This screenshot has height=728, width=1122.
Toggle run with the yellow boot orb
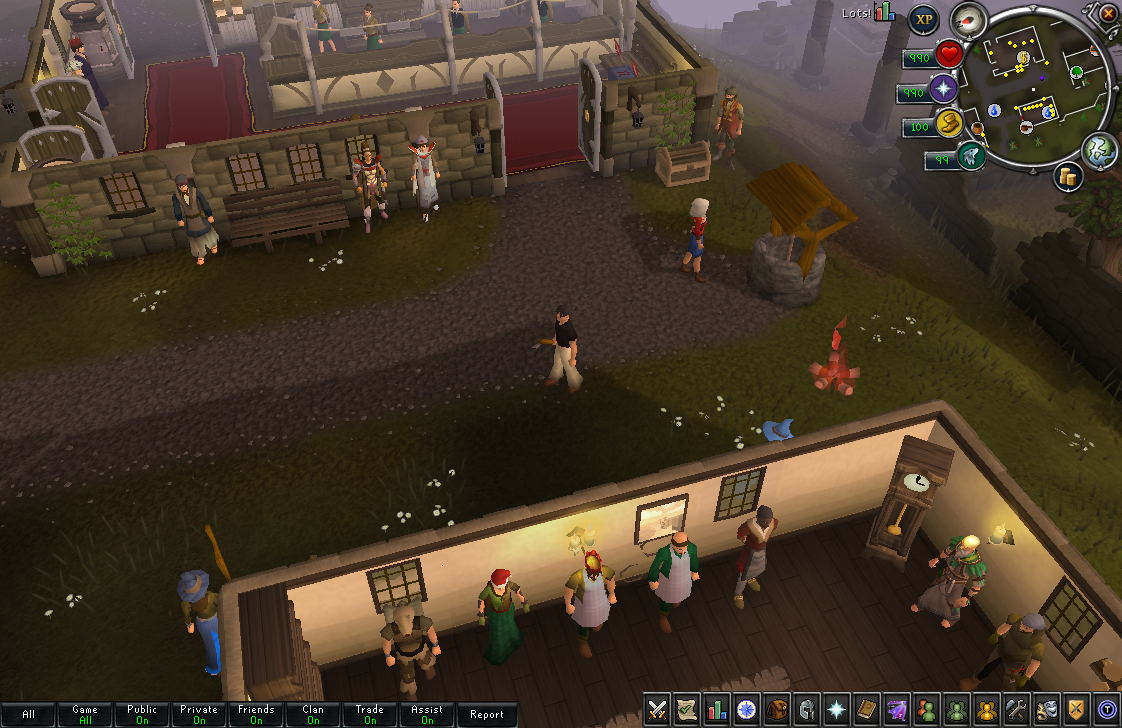click(949, 124)
